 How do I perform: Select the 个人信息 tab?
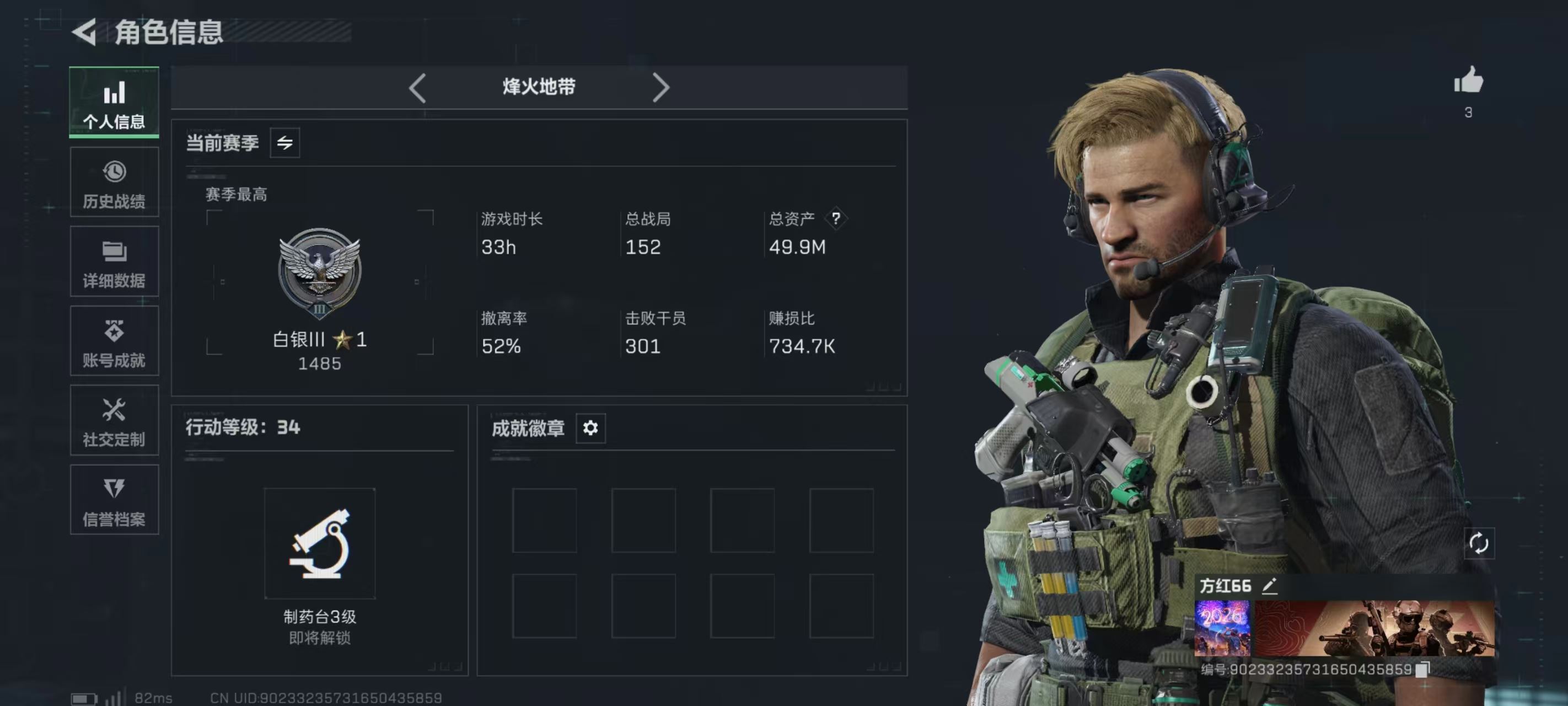point(114,103)
